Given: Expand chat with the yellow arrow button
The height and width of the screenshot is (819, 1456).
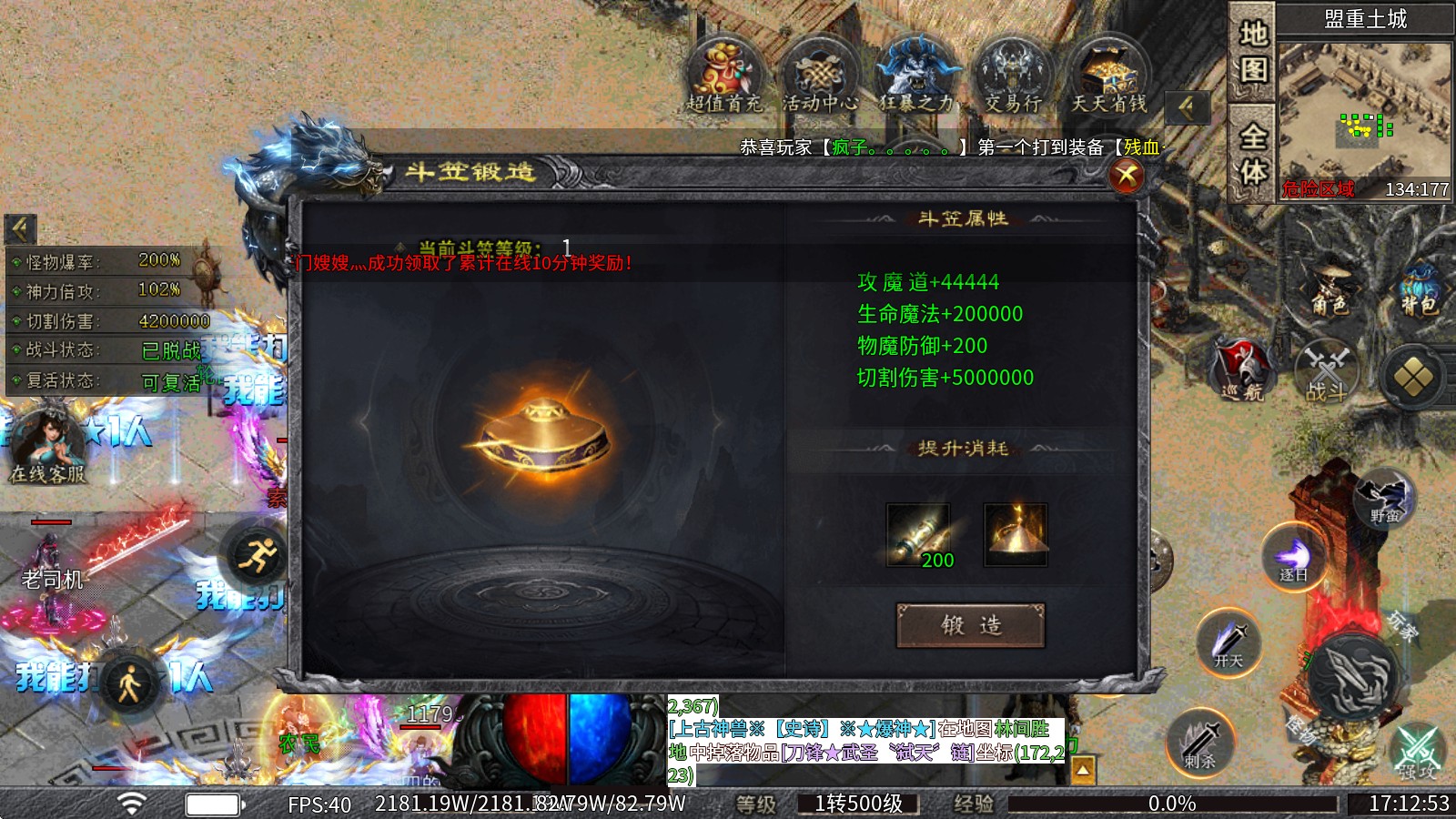Looking at the screenshot, I should (1085, 769).
